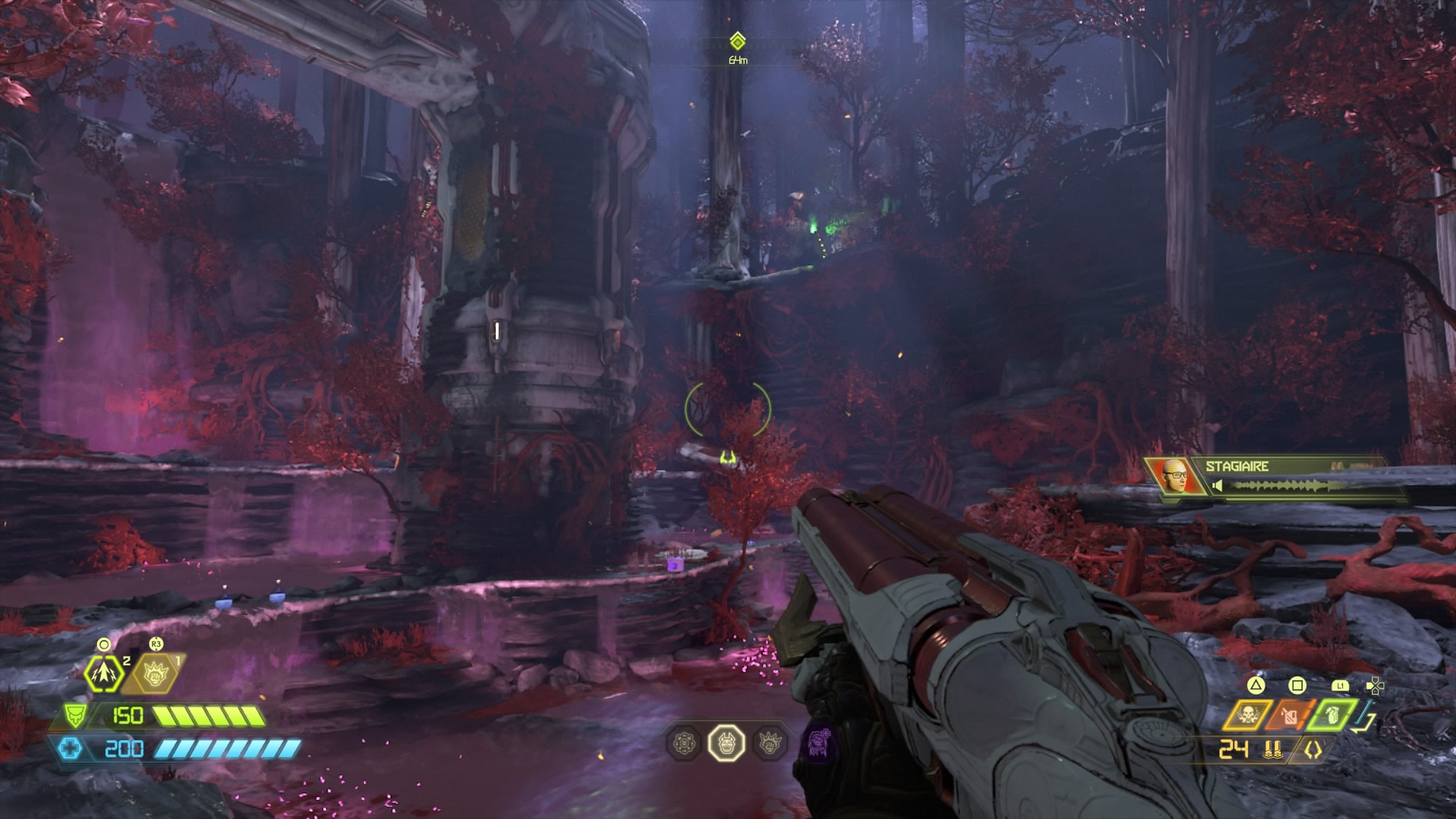Choose the circular arrows rune slot
The image size is (1456, 819).
coord(683,742)
